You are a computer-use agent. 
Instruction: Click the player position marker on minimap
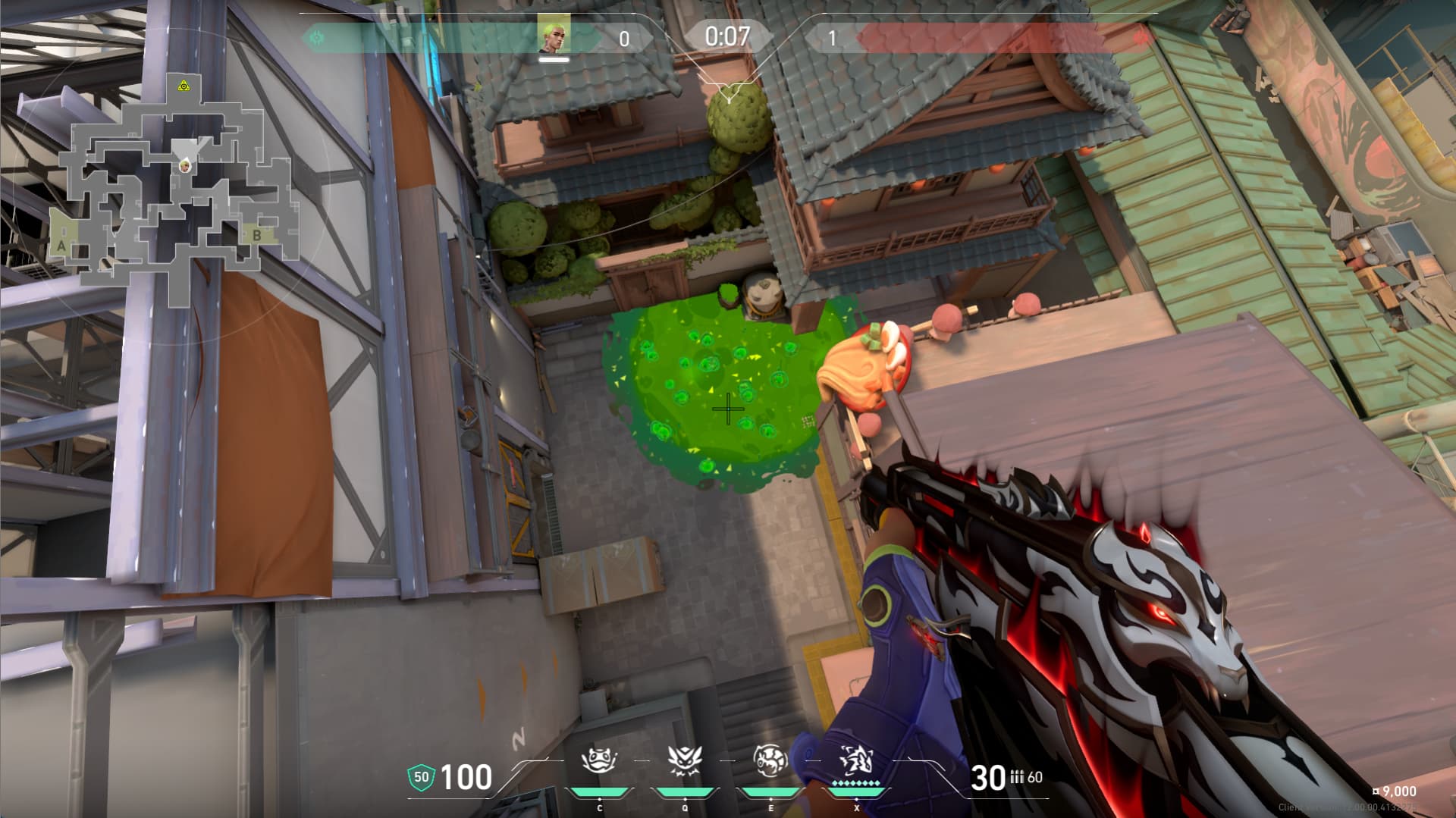pyautogui.click(x=184, y=165)
